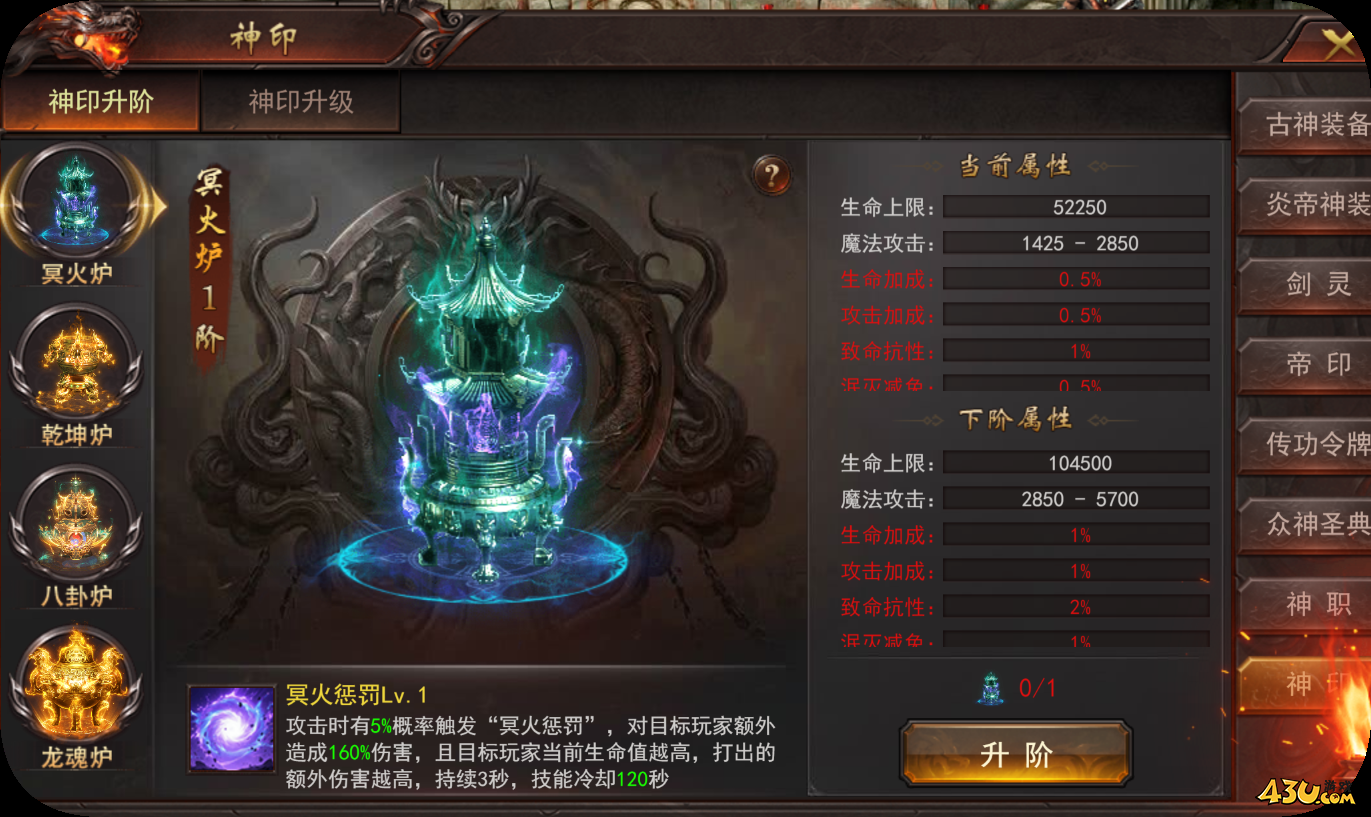This screenshot has width=1371, height=817.
Task: Switch to the 神印升级 tab
Action: (299, 100)
